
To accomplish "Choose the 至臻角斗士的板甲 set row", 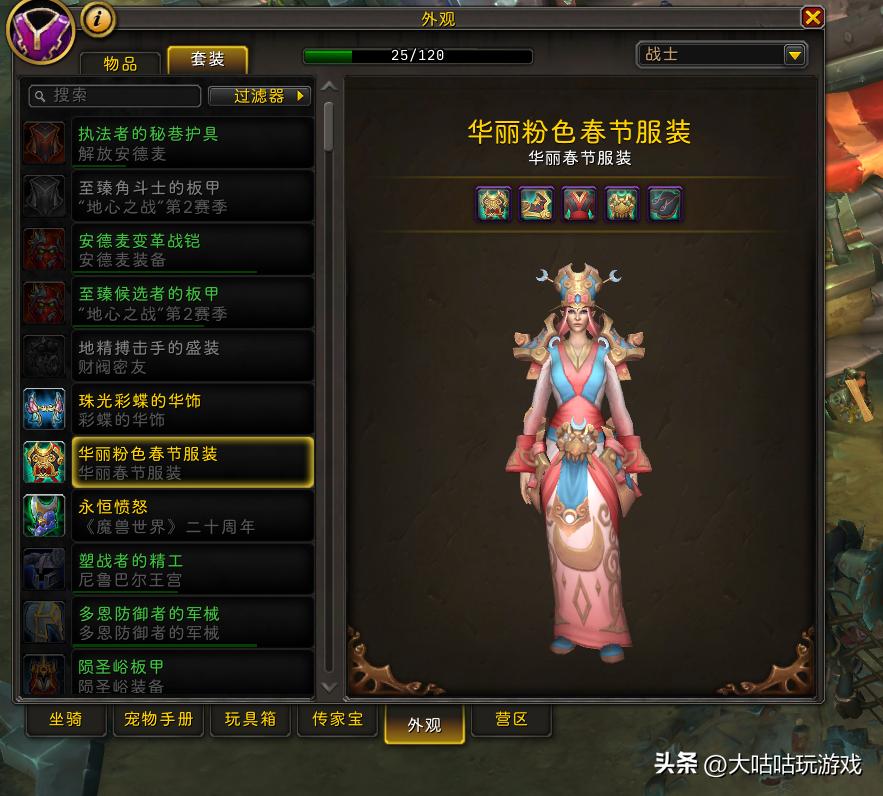I will 168,196.
